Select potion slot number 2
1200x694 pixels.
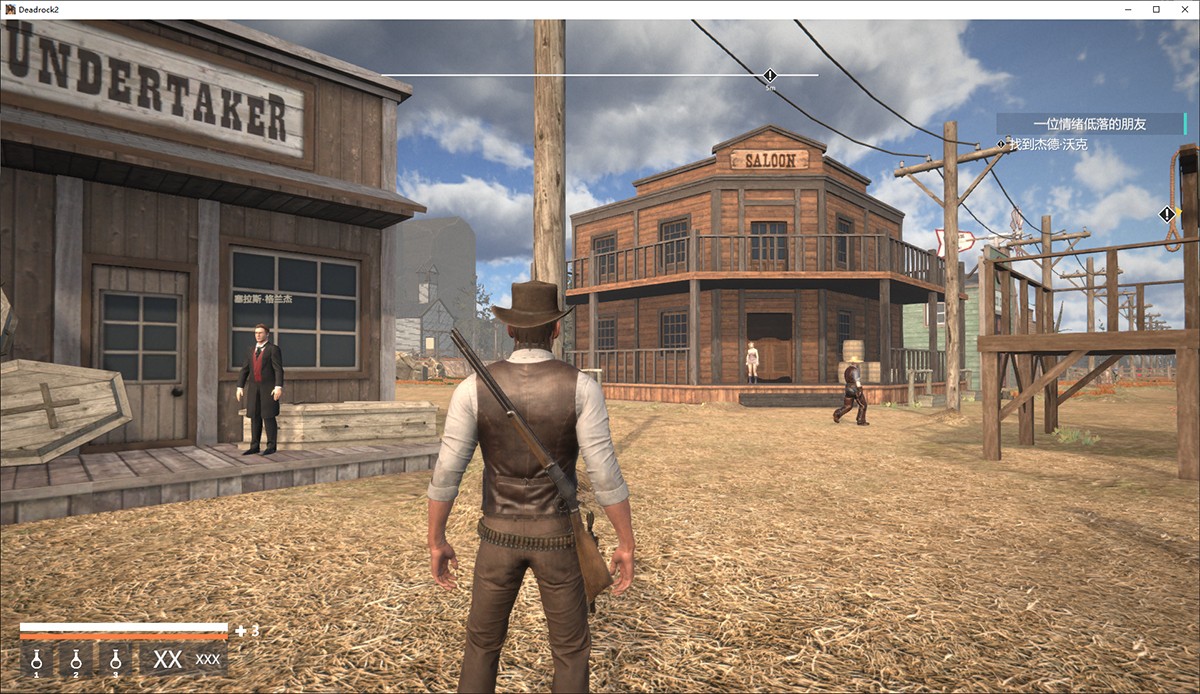[76, 660]
